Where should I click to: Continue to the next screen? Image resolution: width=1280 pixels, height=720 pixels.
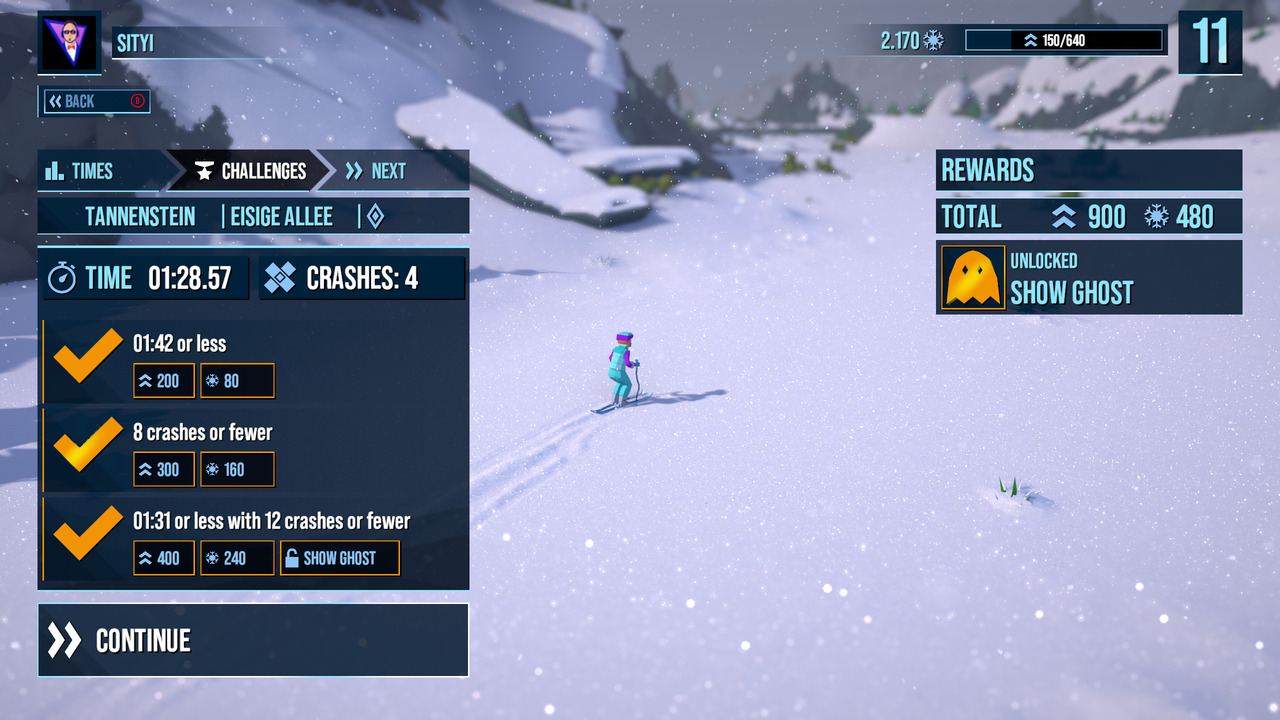pyautogui.click(x=252, y=640)
